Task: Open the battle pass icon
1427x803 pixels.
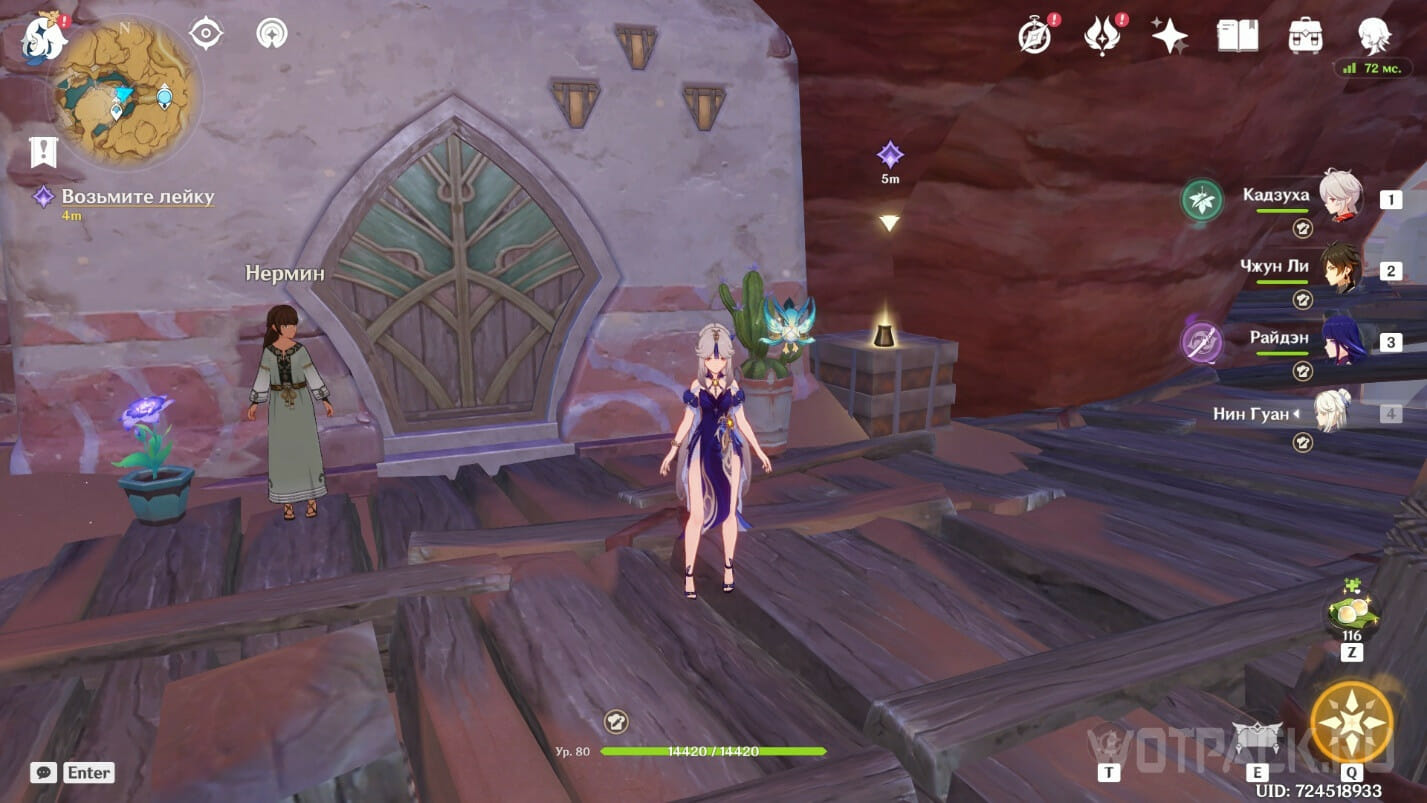Action: pos(1101,36)
